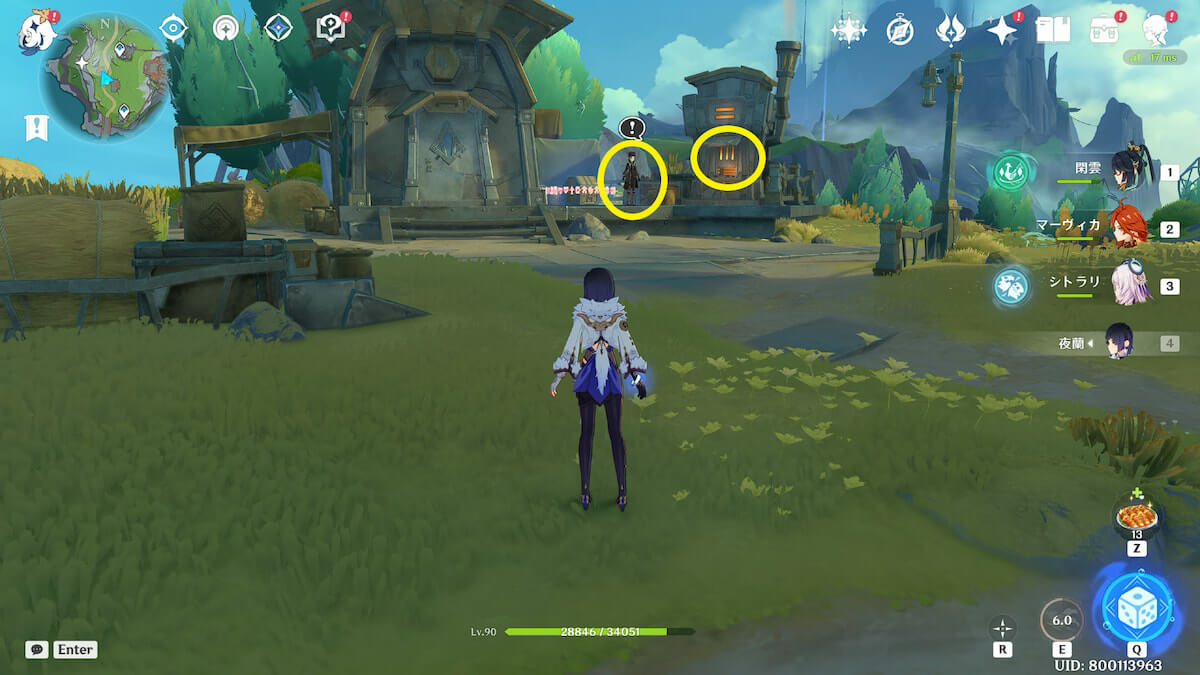Activate the dice Elemental Burst
This screenshot has width=1200, height=675.
pos(1137,609)
